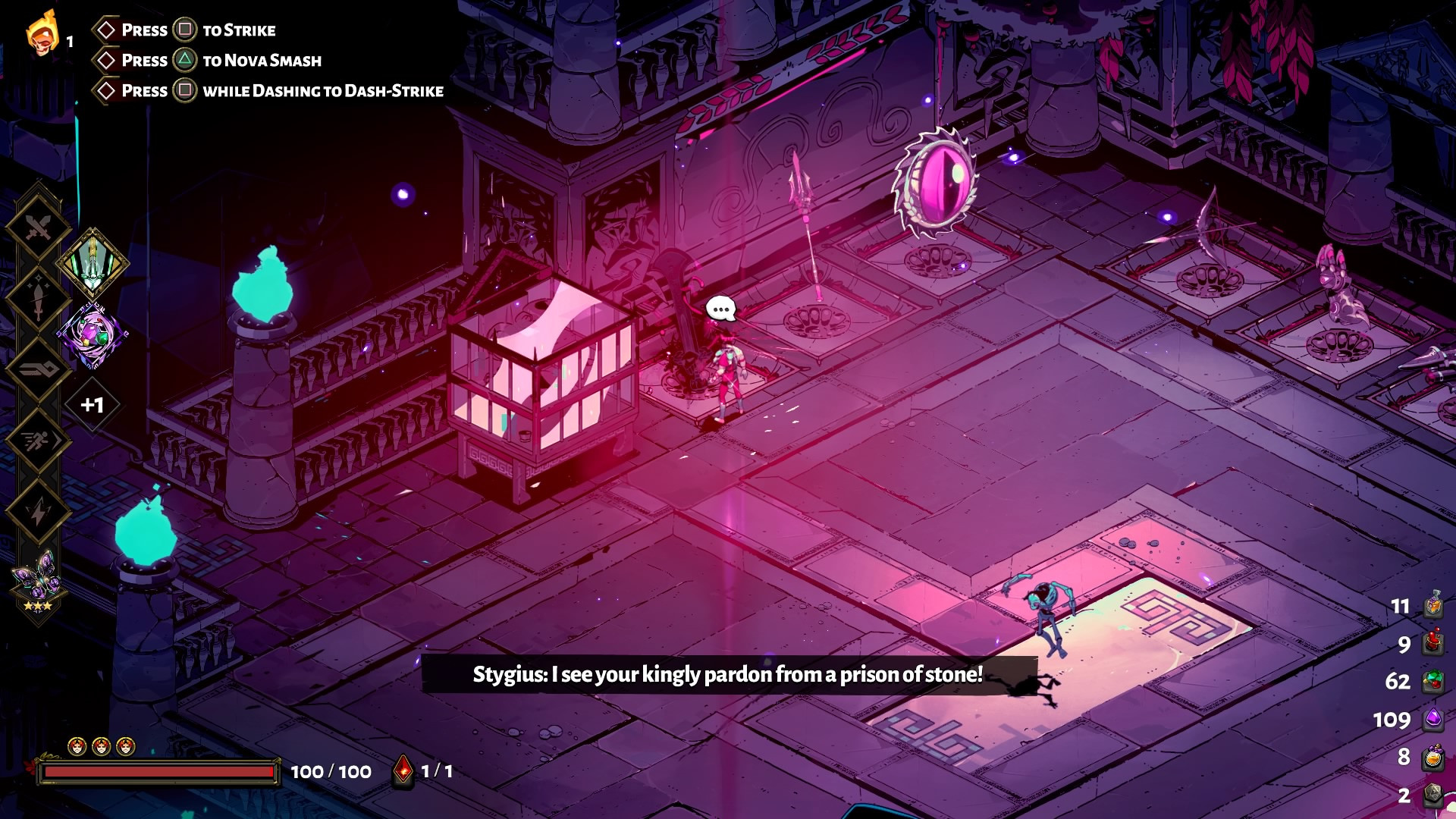
Task: Select the lightning bolt Call boon slot
Action: [x=38, y=512]
